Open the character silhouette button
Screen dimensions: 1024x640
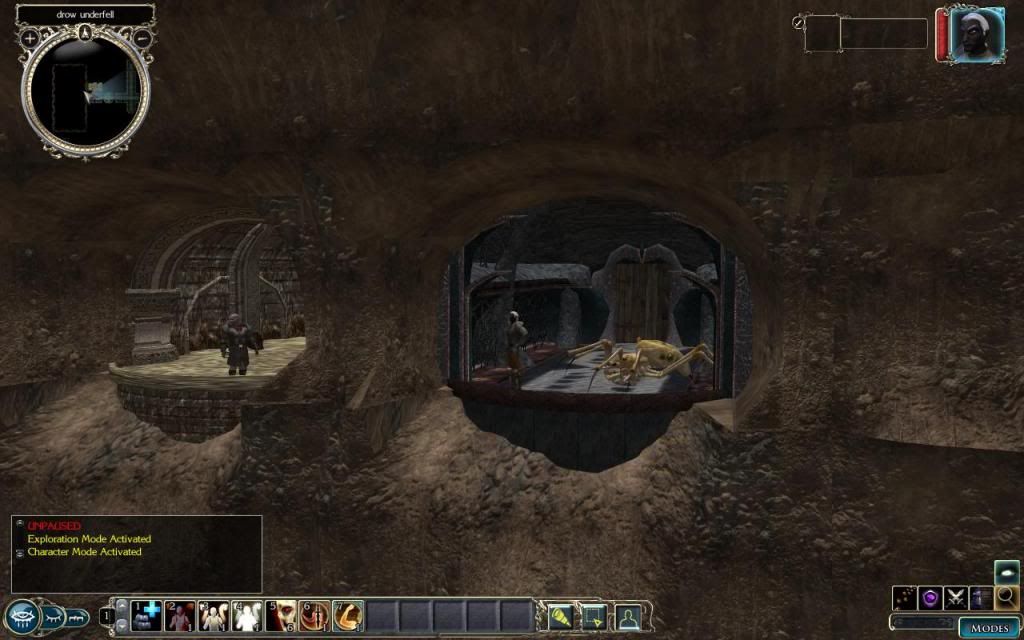pyautogui.click(x=627, y=616)
